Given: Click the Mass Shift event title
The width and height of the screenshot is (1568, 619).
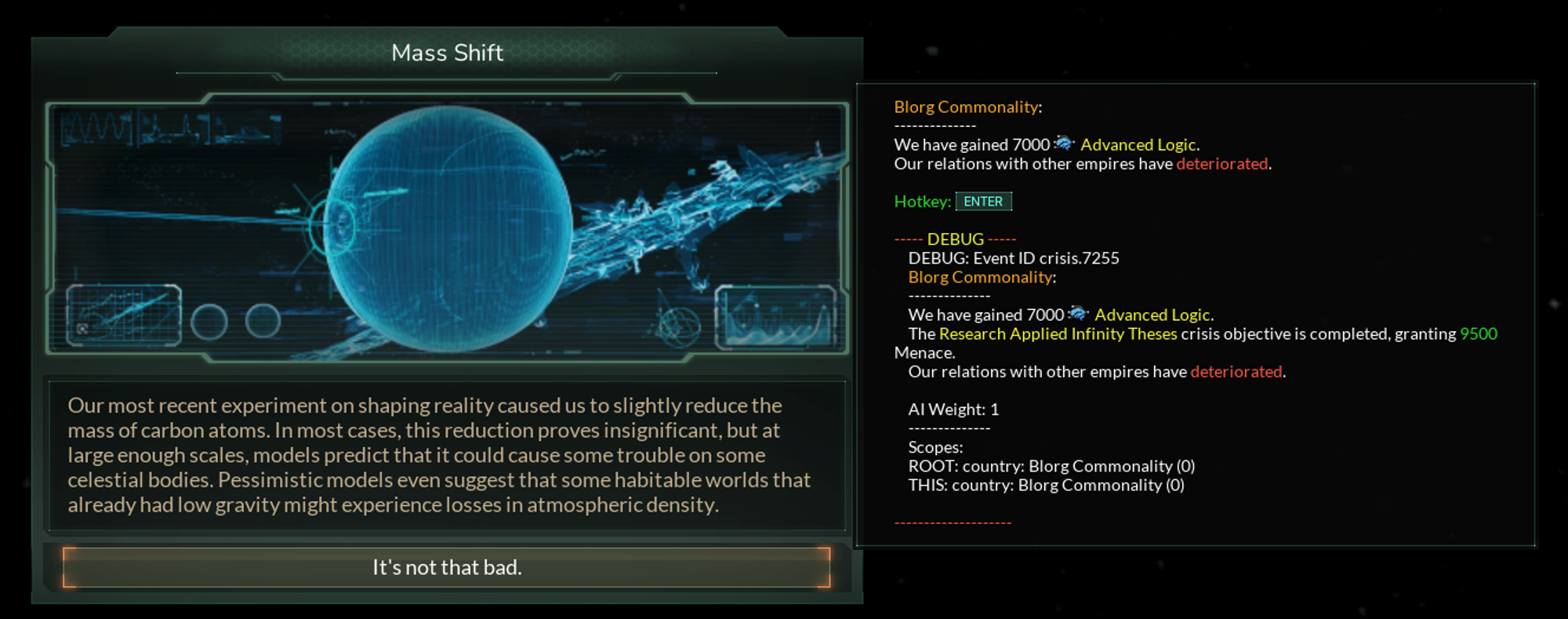Looking at the screenshot, I should [x=446, y=53].
